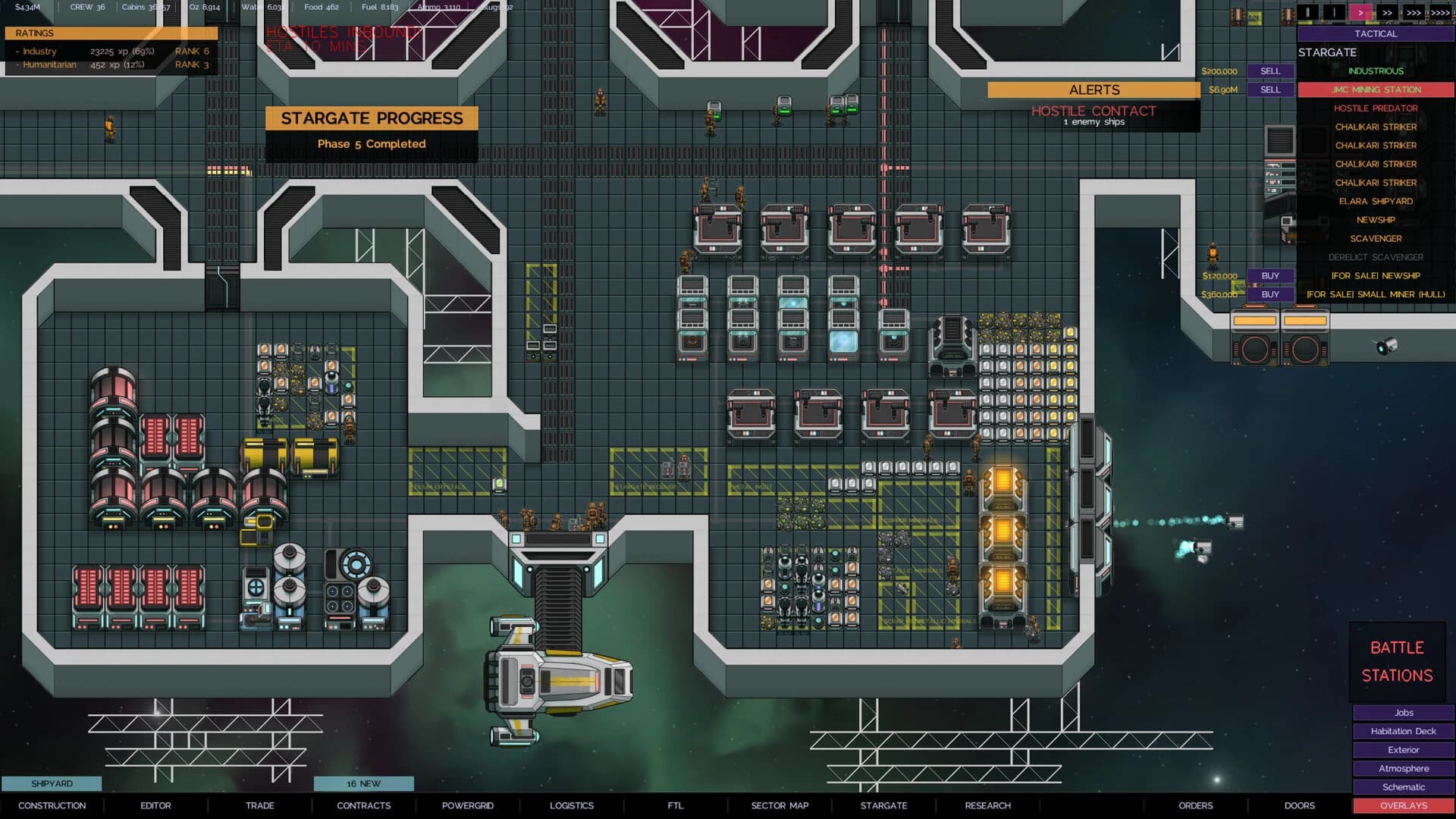Deselect the highlighted JMC MINING STATION target
This screenshot has width=1456, height=819.
coord(1376,89)
